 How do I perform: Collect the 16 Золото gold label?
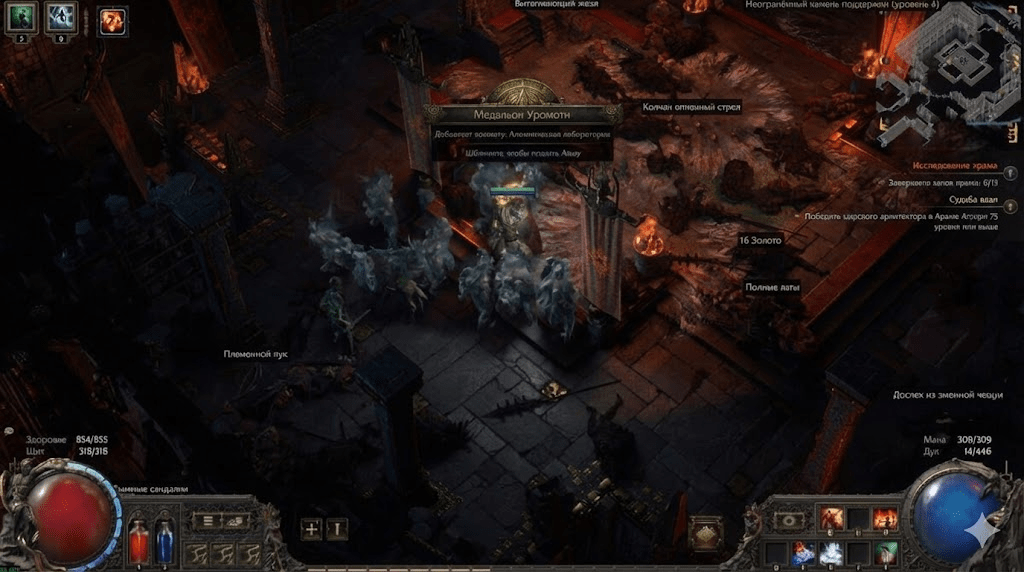tap(761, 241)
